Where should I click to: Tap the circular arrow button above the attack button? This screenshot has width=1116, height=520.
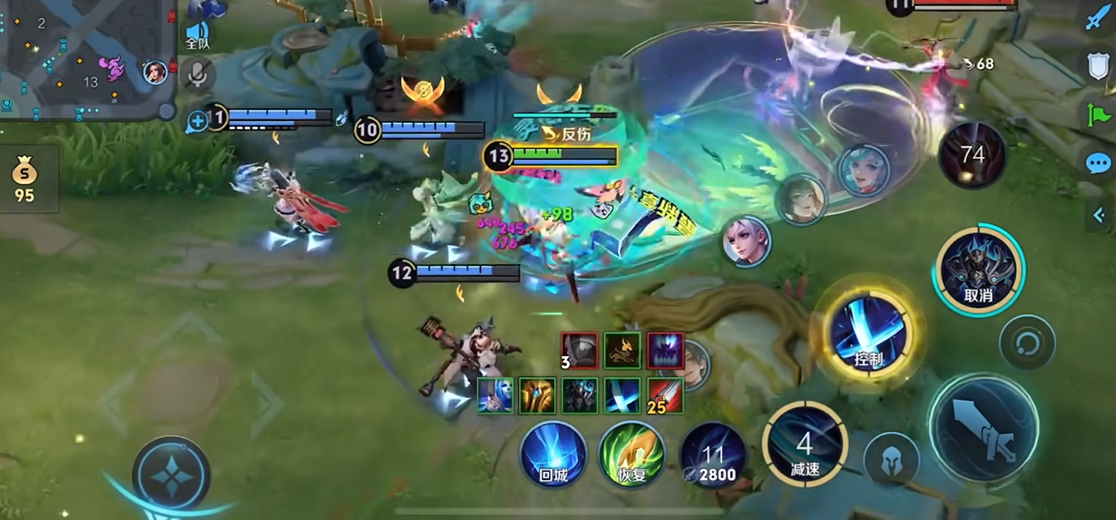[x=1027, y=343]
